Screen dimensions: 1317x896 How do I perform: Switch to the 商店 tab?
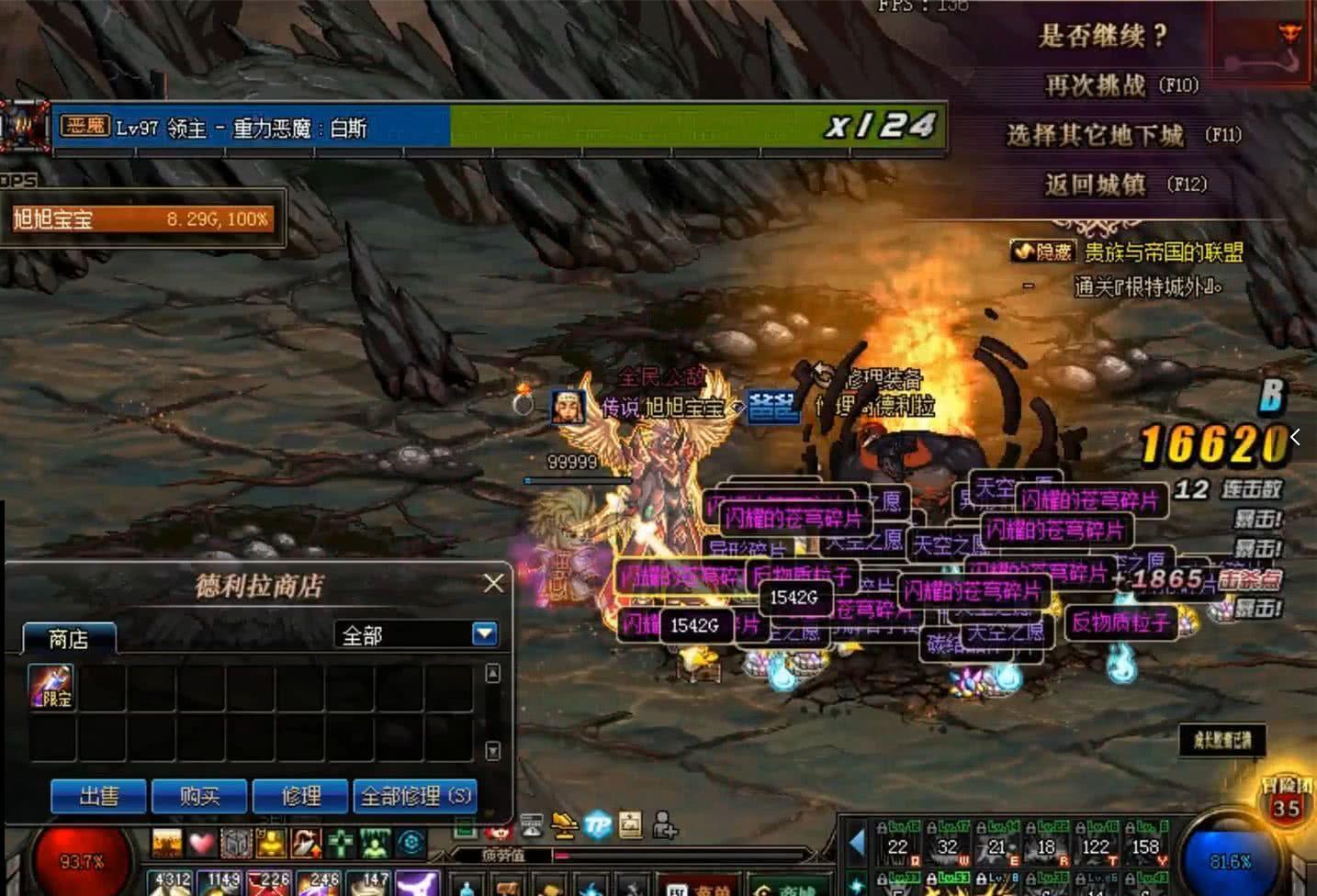coord(69,639)
